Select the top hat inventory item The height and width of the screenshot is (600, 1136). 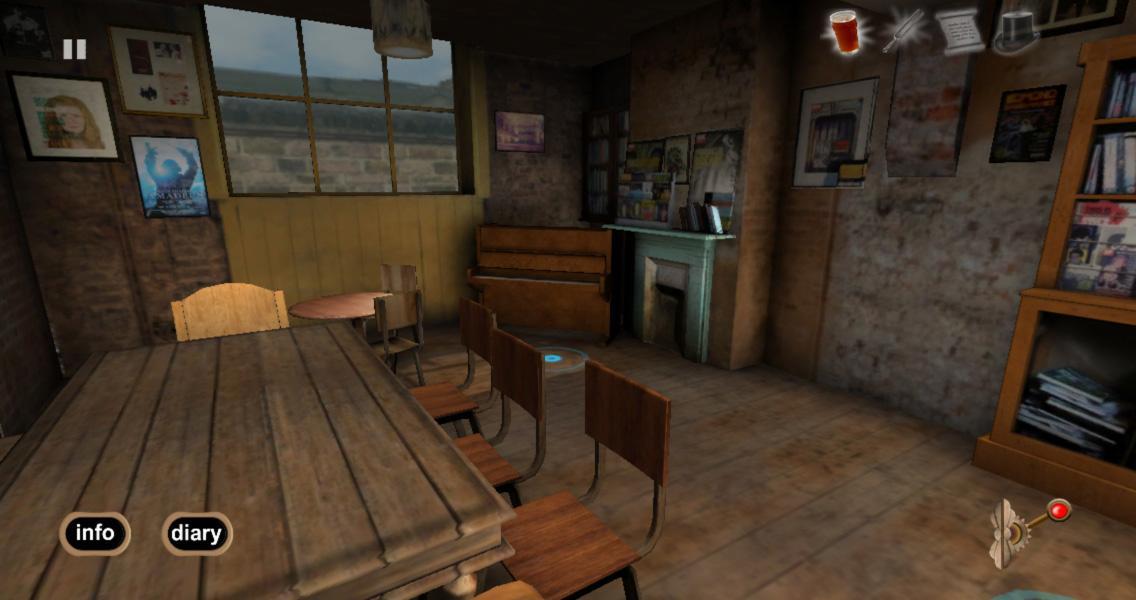(x=1017, y=31)
